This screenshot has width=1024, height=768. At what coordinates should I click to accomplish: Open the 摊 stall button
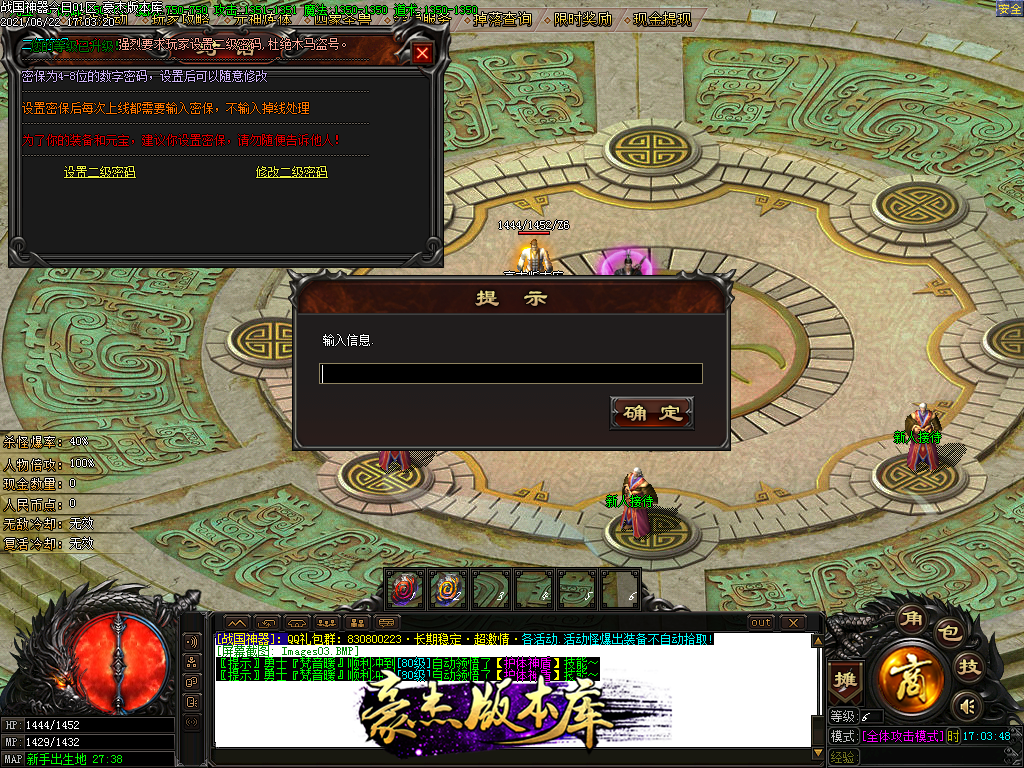pyautogui.click(x=846, y=680)
